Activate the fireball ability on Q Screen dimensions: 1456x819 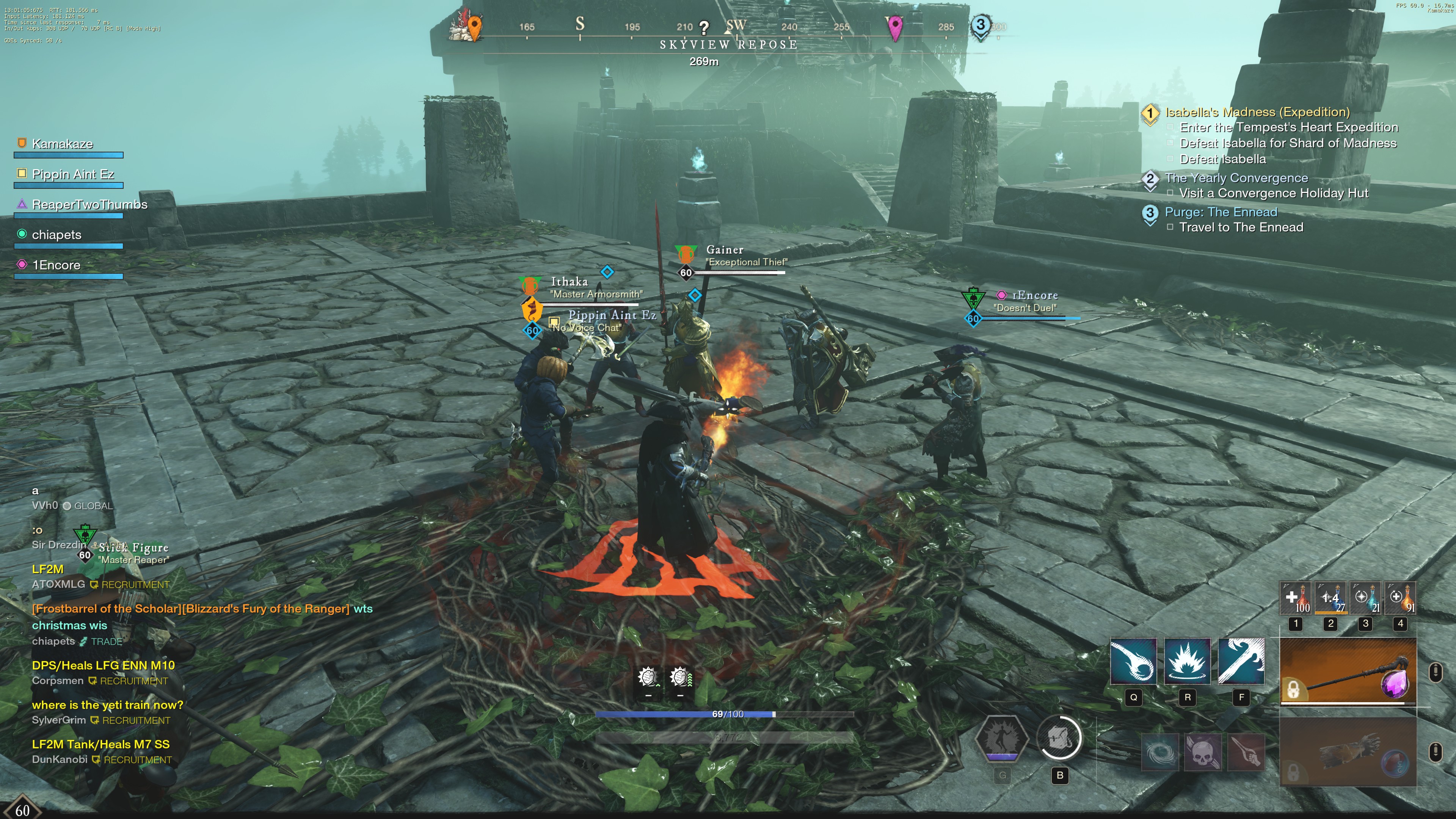1133,662
